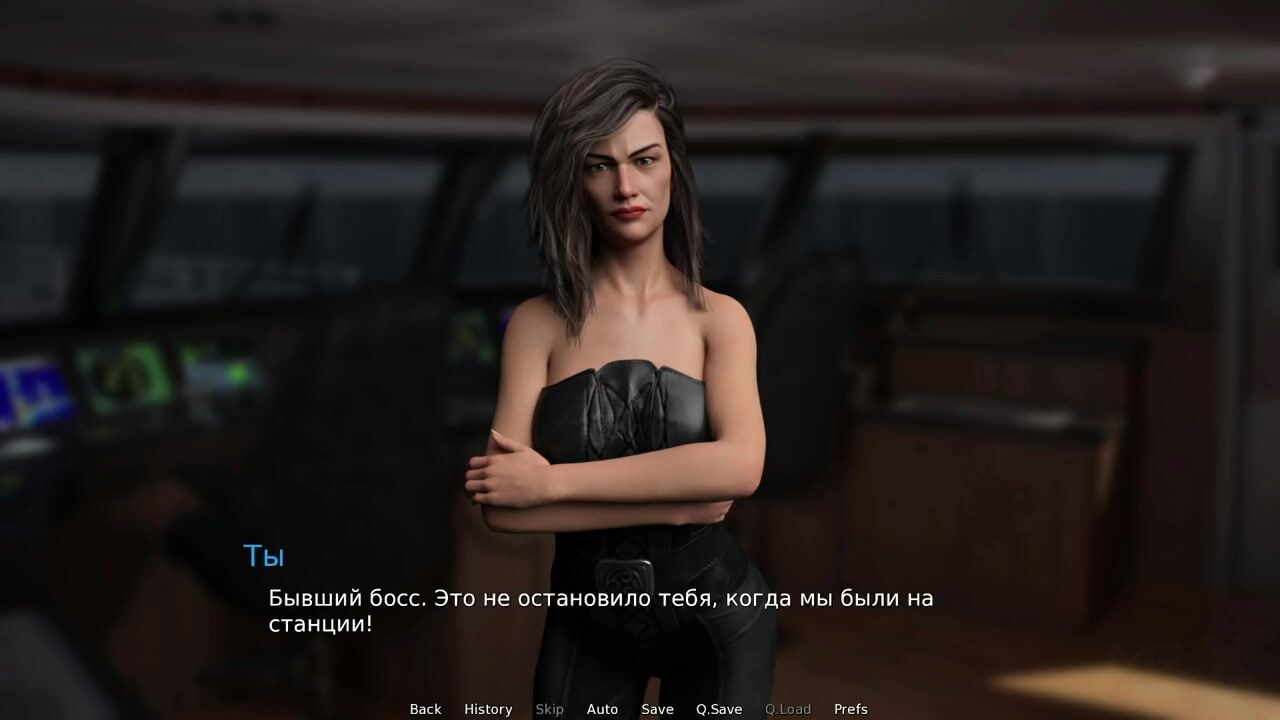The width and height of the screenshot is (1280, 720).
Task: Quick save with Q.Save
Action: 719,709
